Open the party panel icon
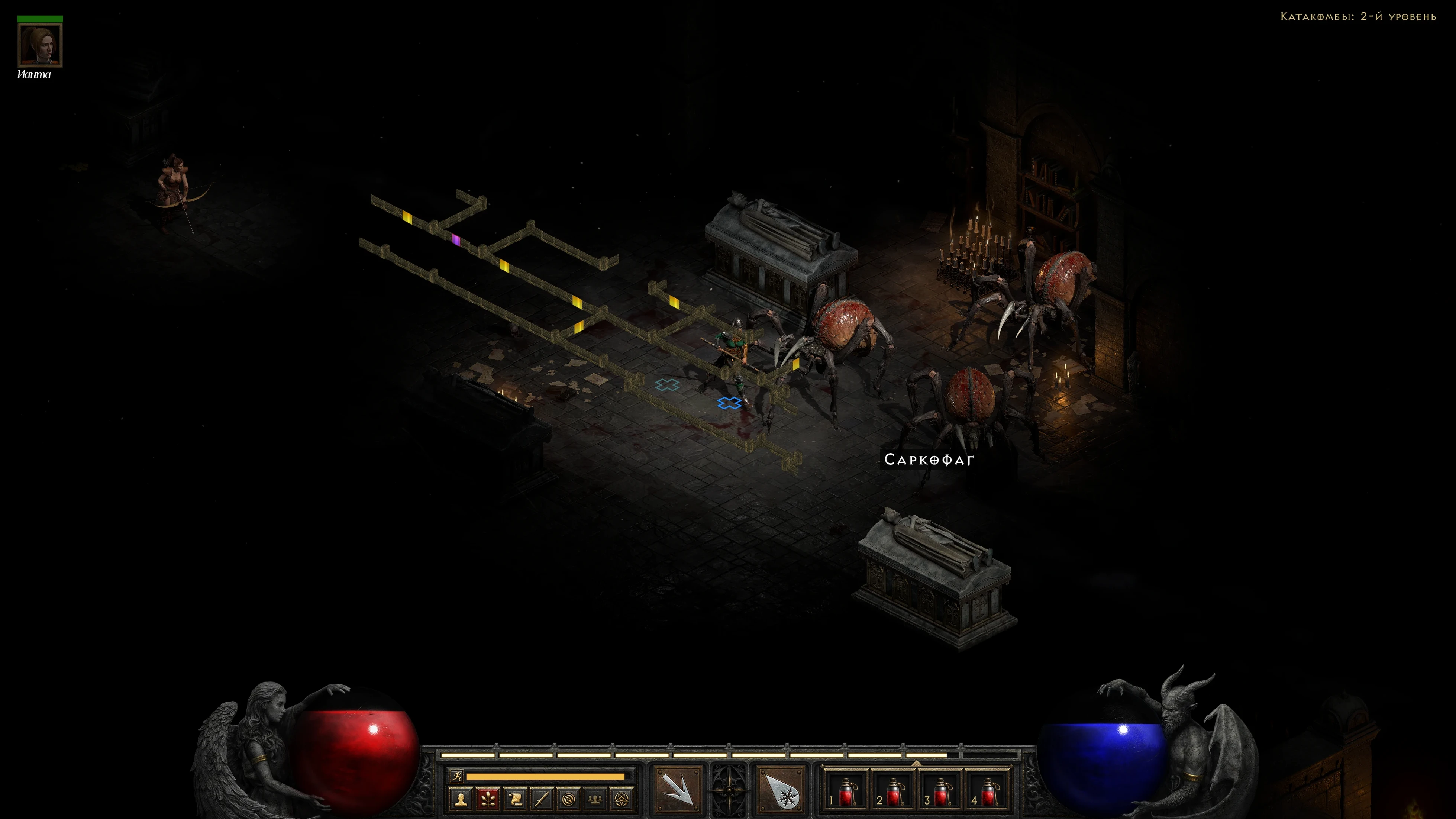The image size is (1456, 819). (x=595, y=799)
